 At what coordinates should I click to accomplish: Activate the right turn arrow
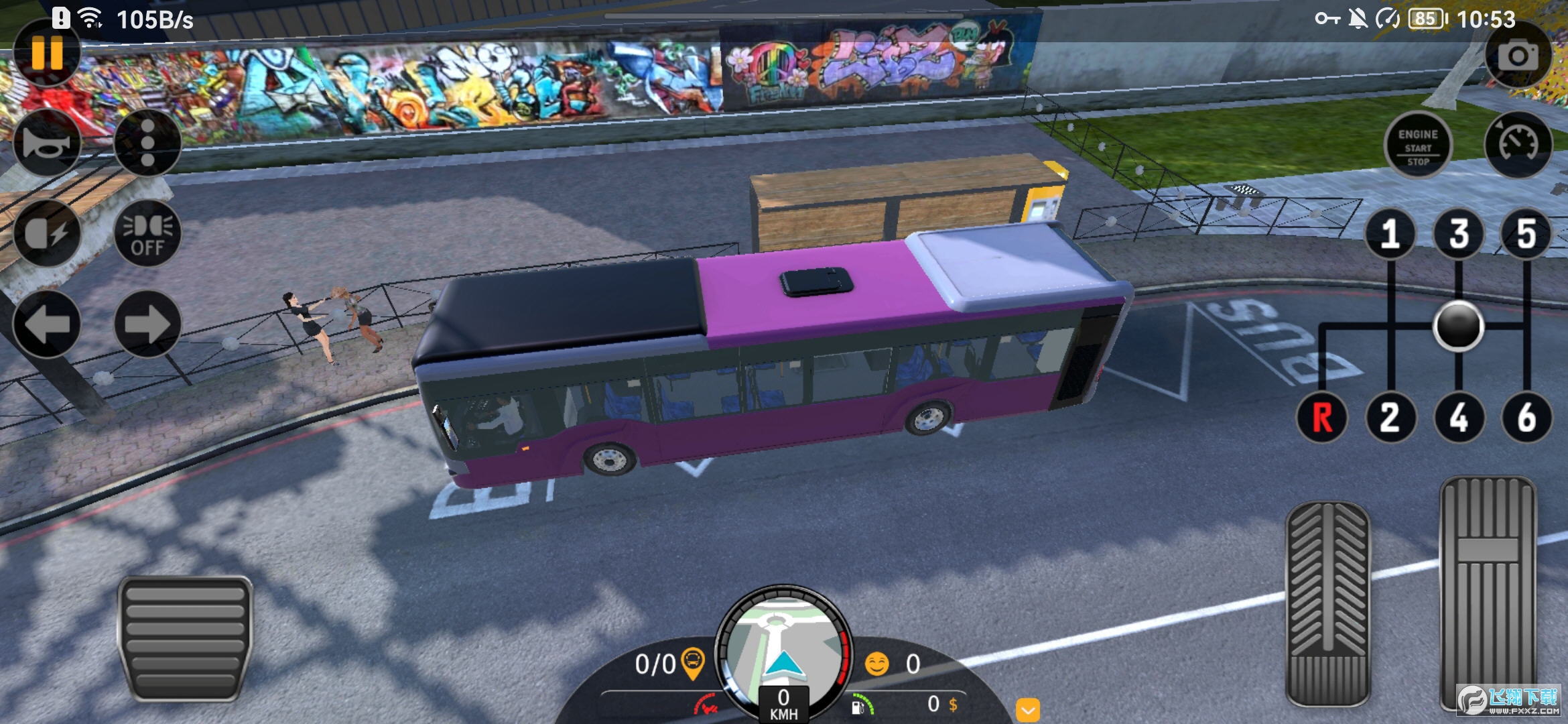(147, 324)
